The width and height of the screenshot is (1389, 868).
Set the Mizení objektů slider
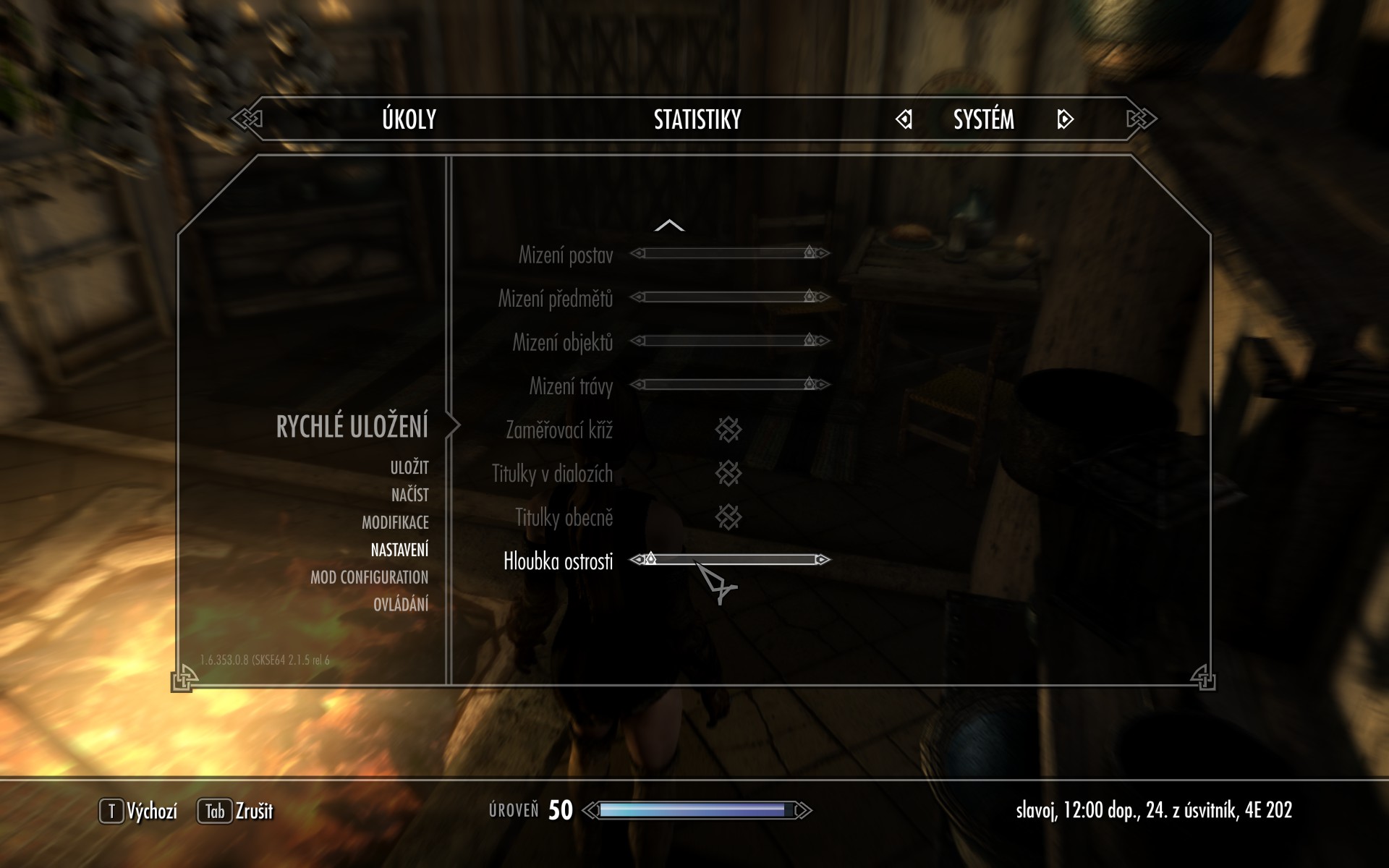coord(730,341)
